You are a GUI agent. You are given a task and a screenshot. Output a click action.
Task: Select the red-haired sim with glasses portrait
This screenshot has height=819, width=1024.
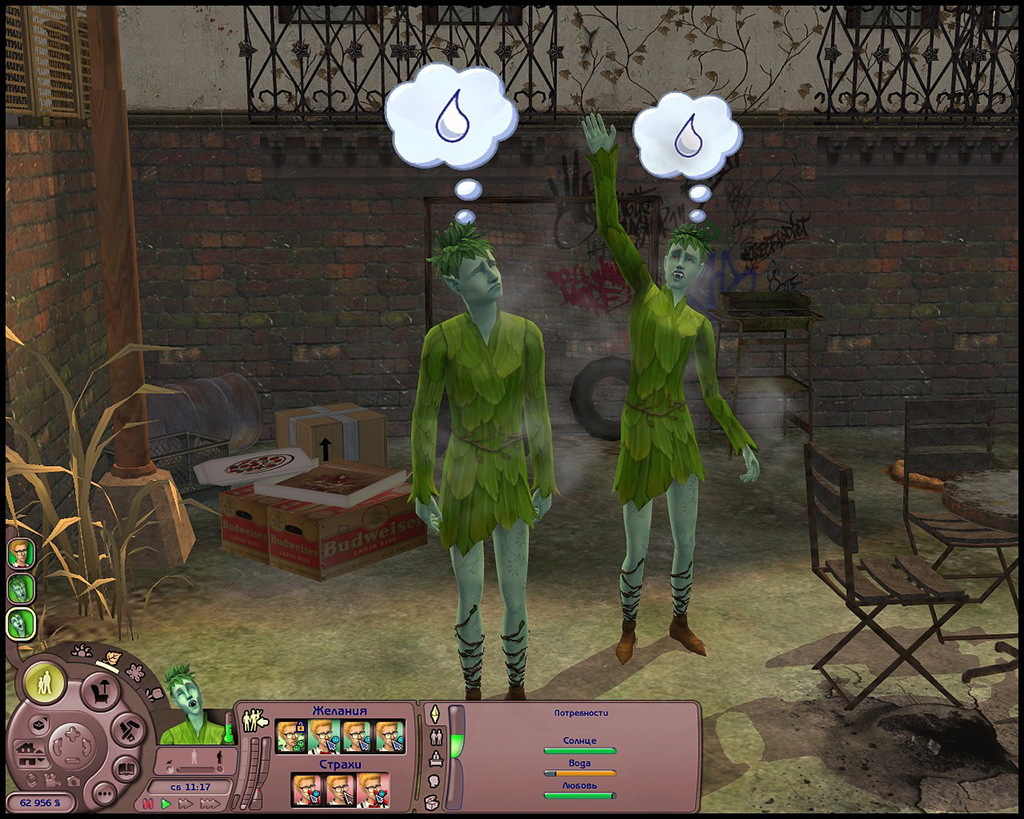click(x=19, y=554)
